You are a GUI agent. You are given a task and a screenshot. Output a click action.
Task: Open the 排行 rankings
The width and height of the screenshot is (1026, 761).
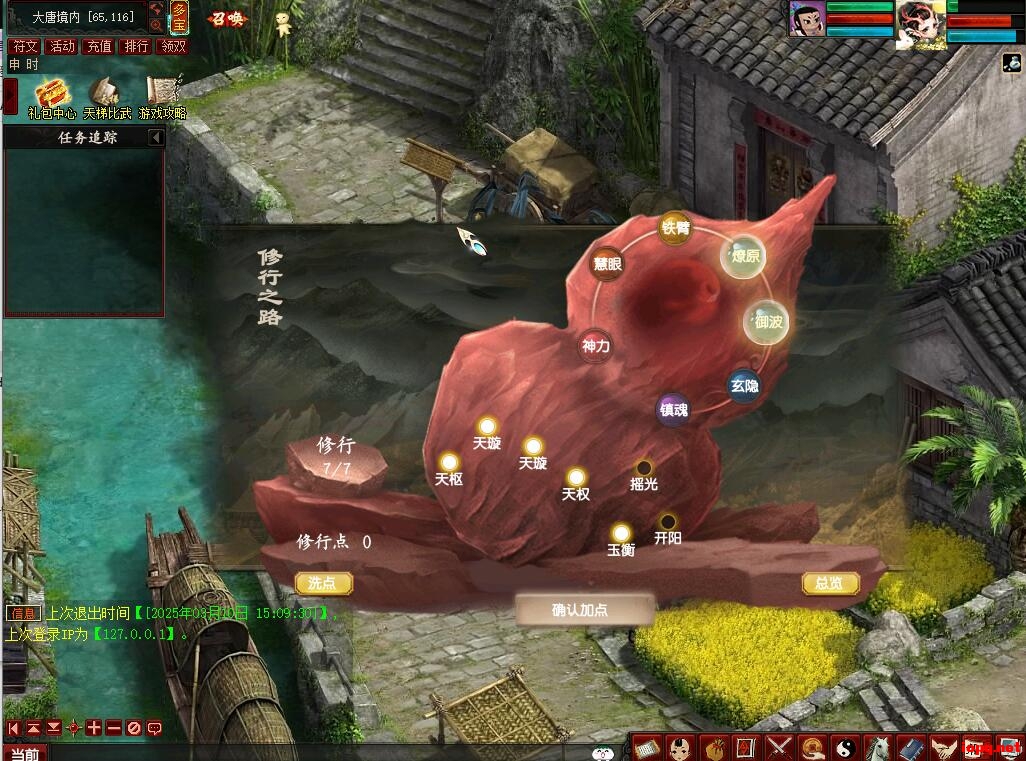click(135, 46)
